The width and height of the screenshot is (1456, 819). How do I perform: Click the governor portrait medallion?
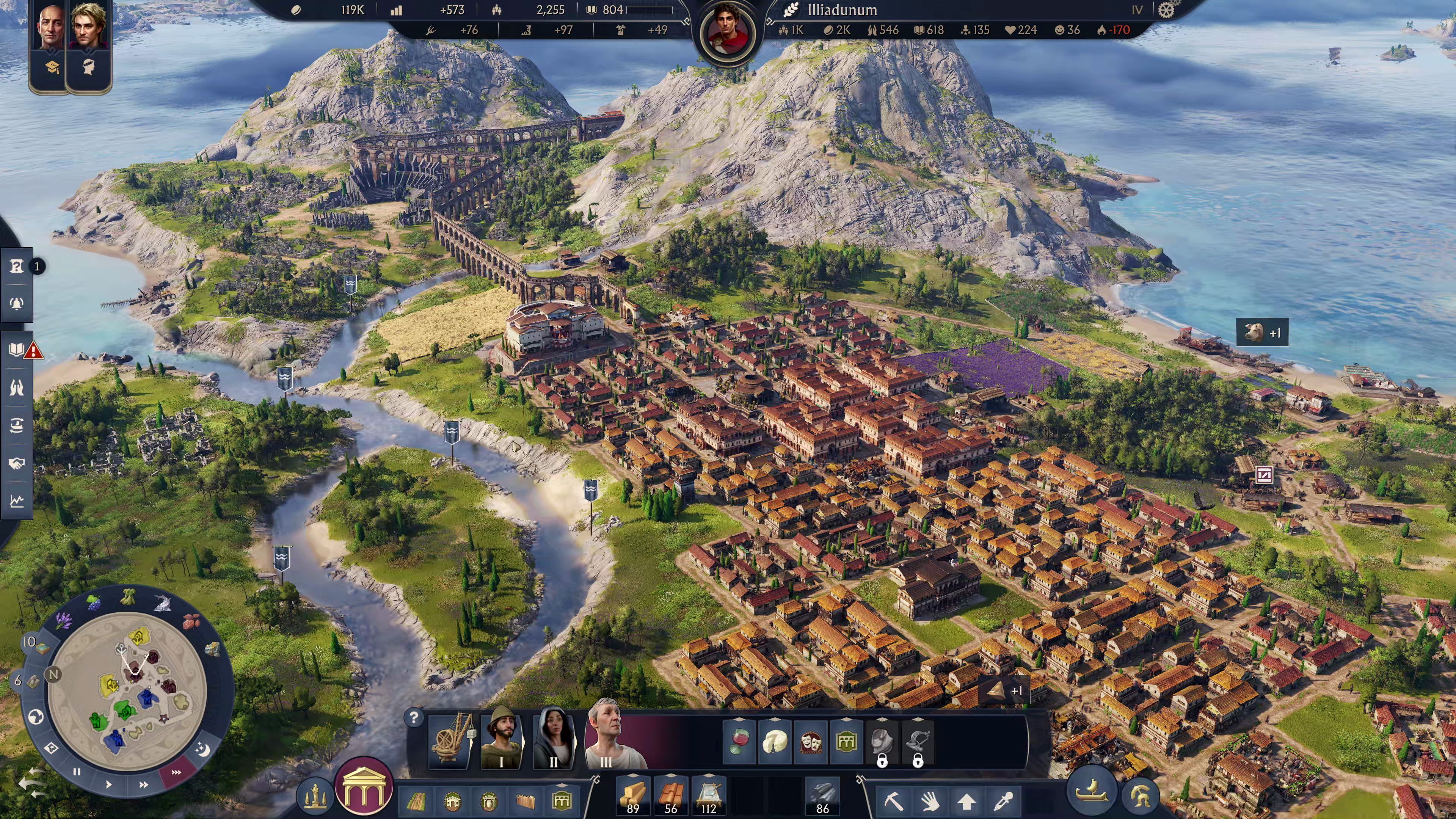pos(728,31)
